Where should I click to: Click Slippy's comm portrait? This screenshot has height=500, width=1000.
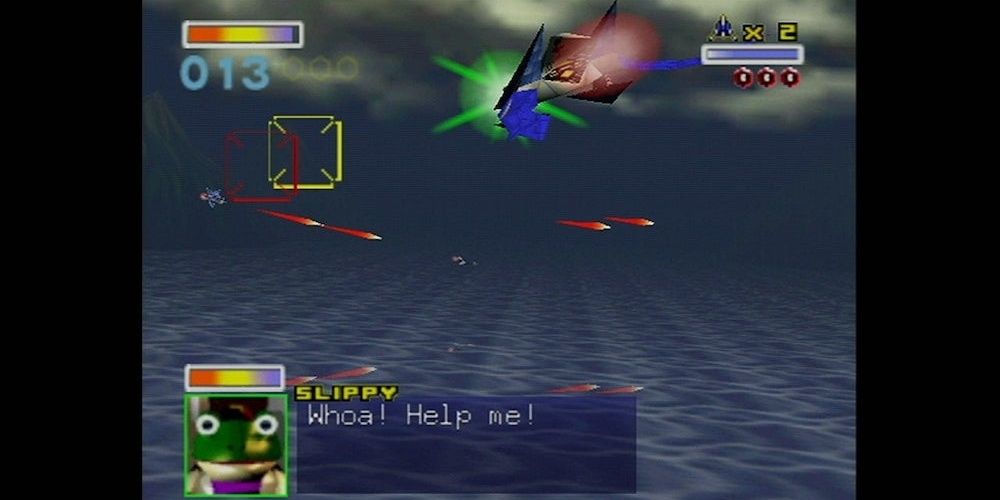pyautogui.click(x=236, y=444)
